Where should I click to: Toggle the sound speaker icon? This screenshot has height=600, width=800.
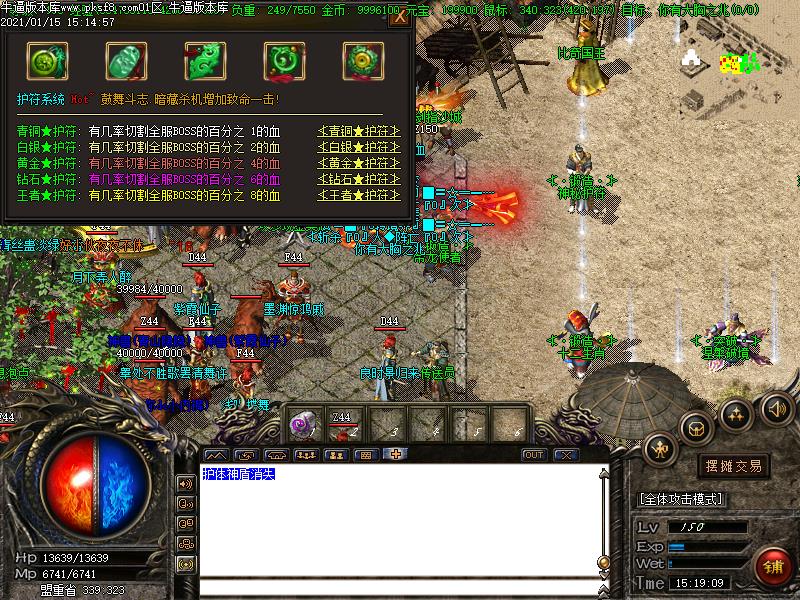pyautogui.click(x=777, y=407)
